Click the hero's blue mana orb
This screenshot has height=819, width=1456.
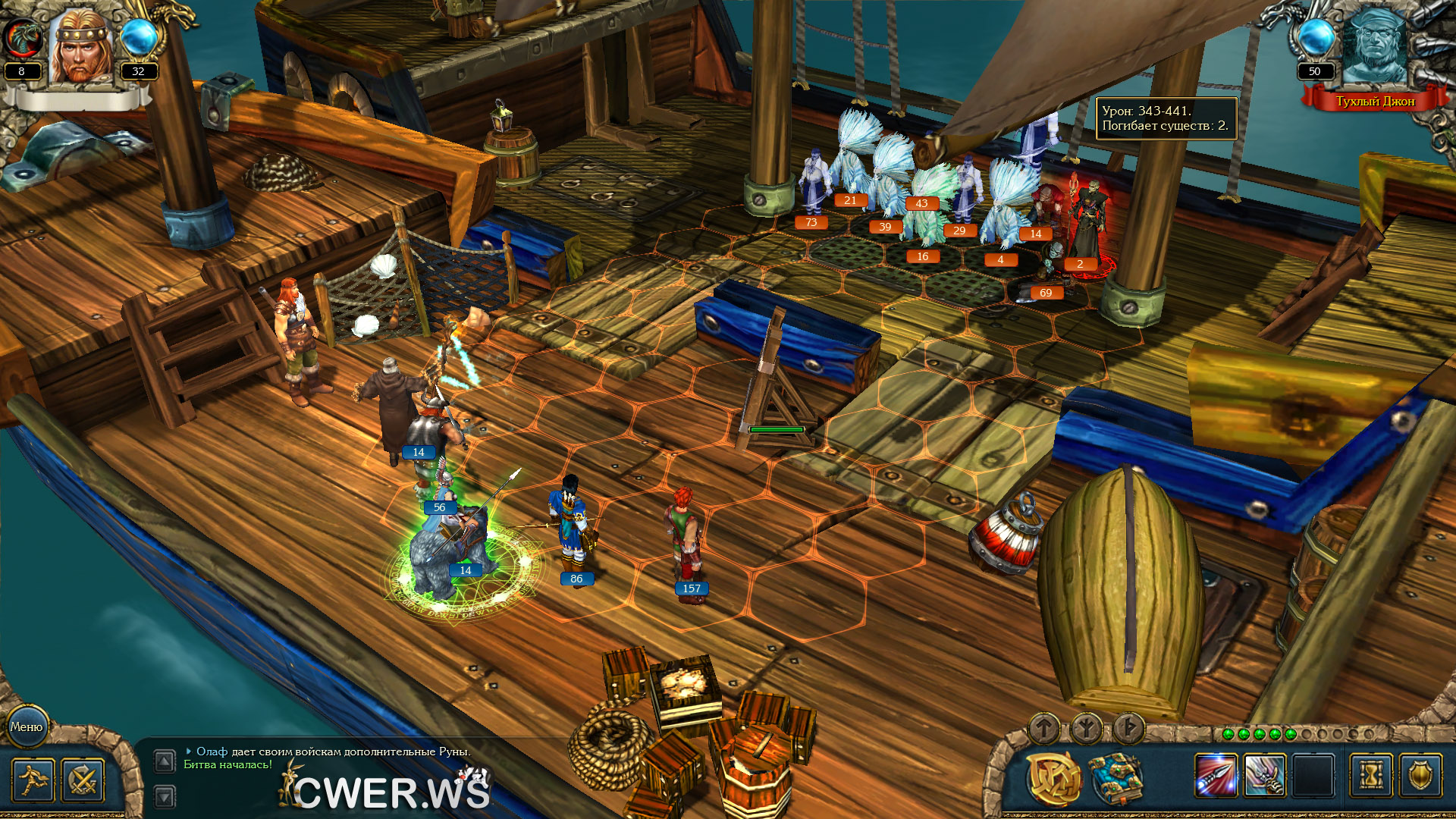tap(139, 36)
